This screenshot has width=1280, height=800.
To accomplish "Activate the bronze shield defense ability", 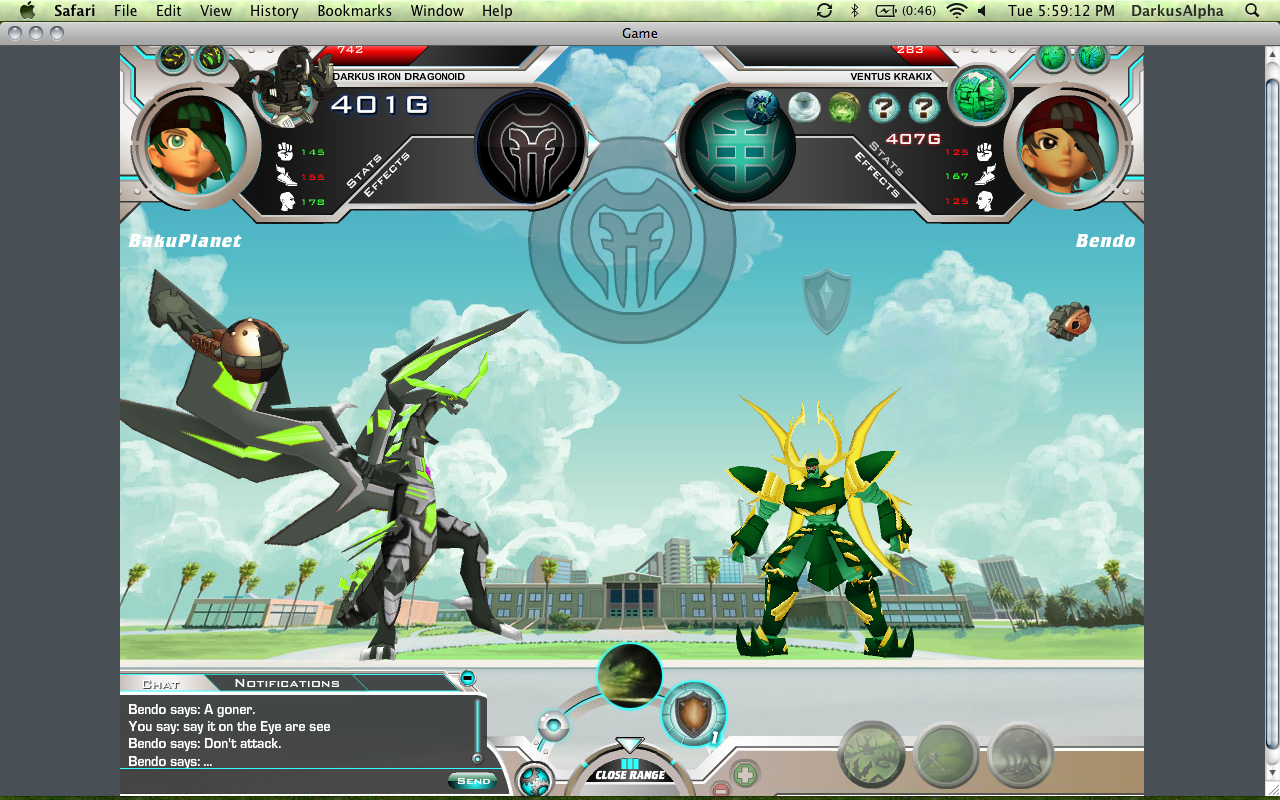I will 693,714.
